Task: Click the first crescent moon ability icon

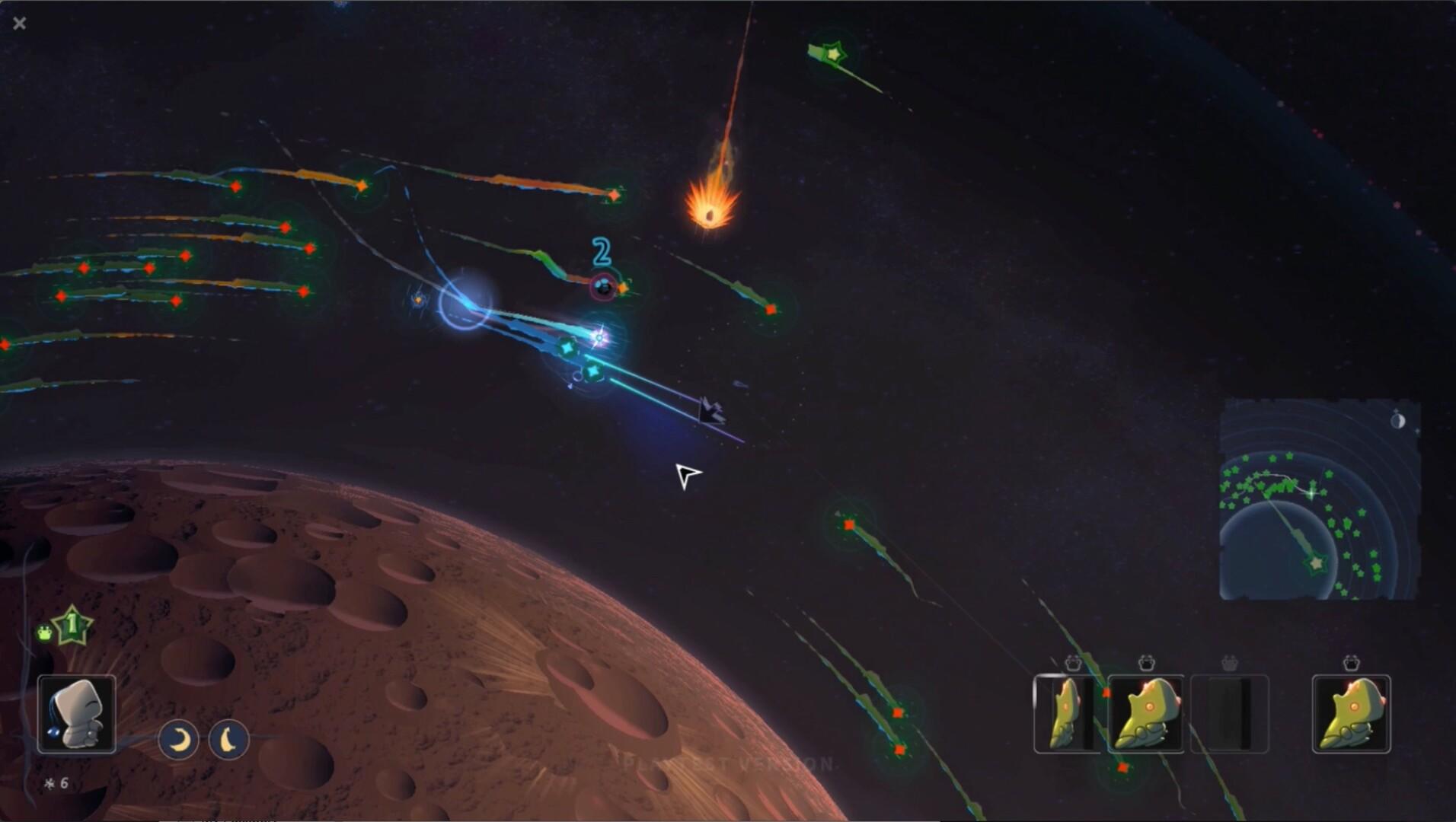Action: coord(178,739)
